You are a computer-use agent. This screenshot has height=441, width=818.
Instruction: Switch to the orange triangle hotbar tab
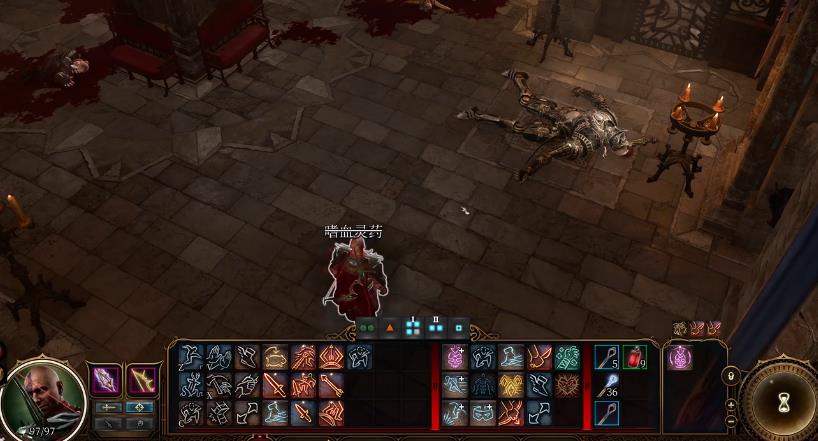pyautogui.click(x=390, y=327)
